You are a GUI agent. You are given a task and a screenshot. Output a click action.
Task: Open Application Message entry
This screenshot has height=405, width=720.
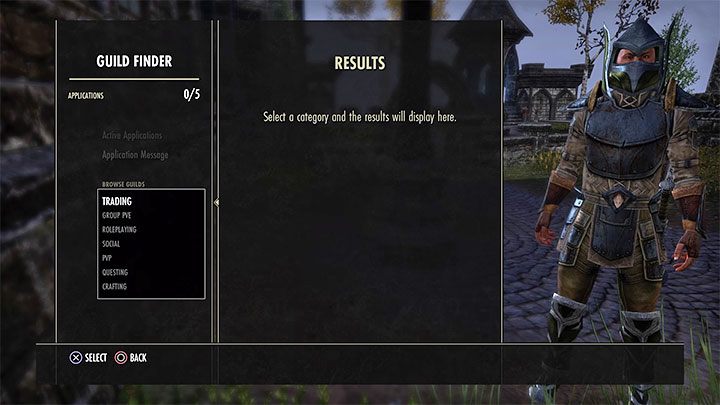[135, 155]
